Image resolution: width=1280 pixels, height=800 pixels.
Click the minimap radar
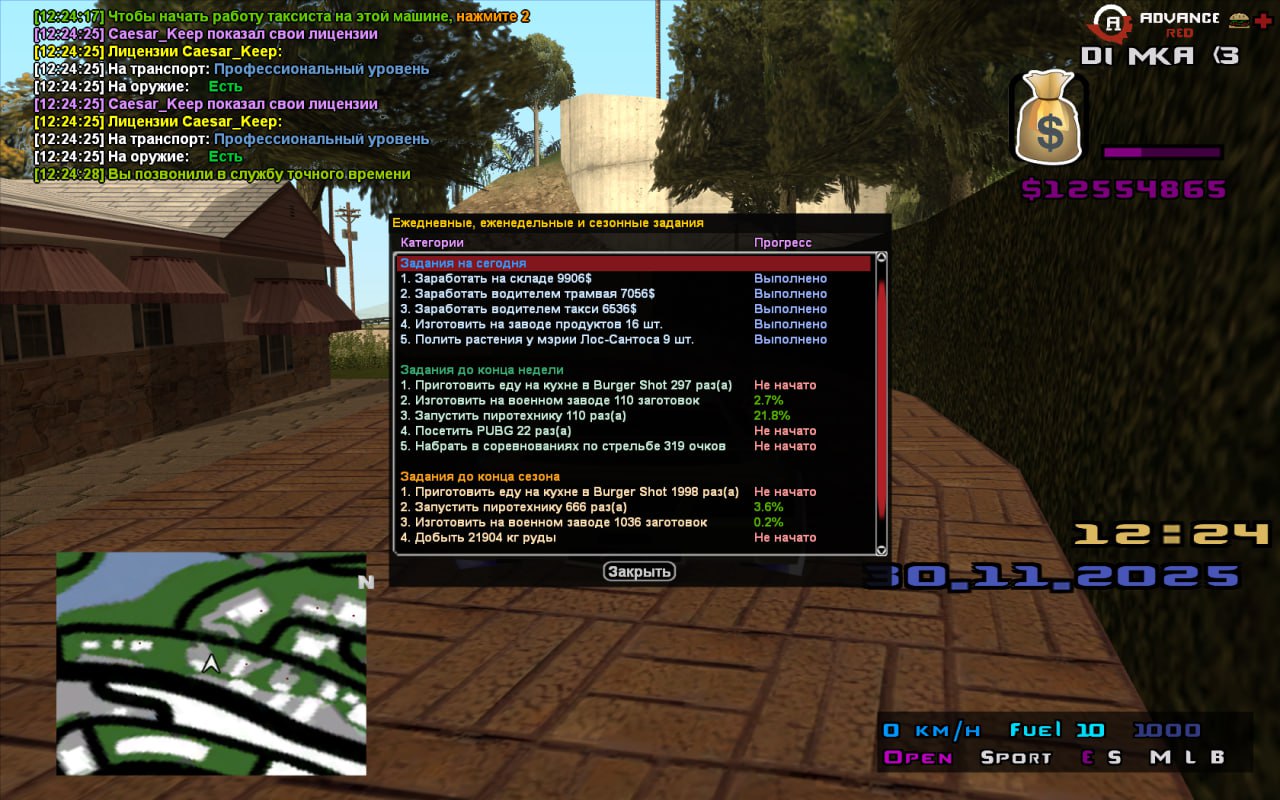(211, 663)
